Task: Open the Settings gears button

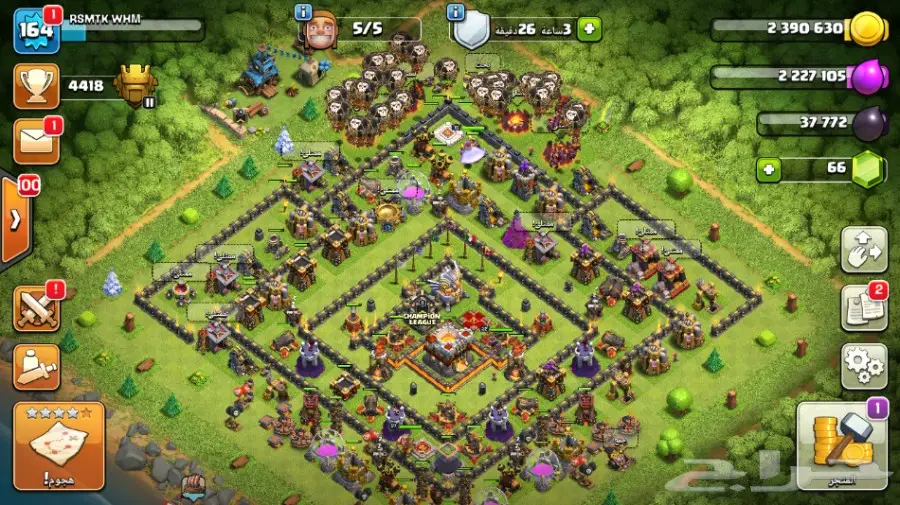Action: 863,367
